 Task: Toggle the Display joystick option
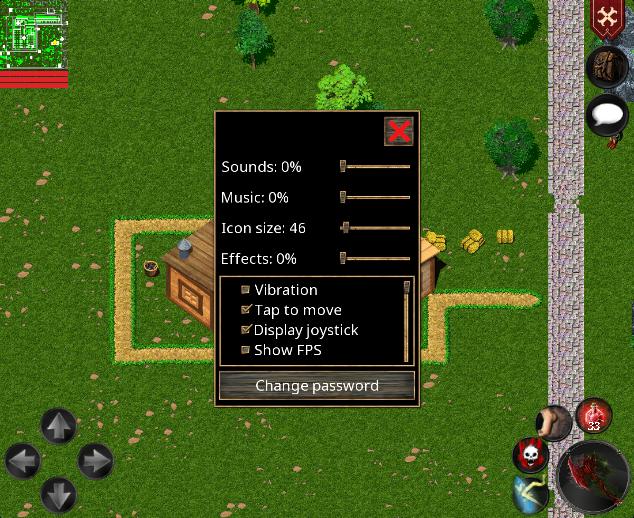tap(246, 330)
